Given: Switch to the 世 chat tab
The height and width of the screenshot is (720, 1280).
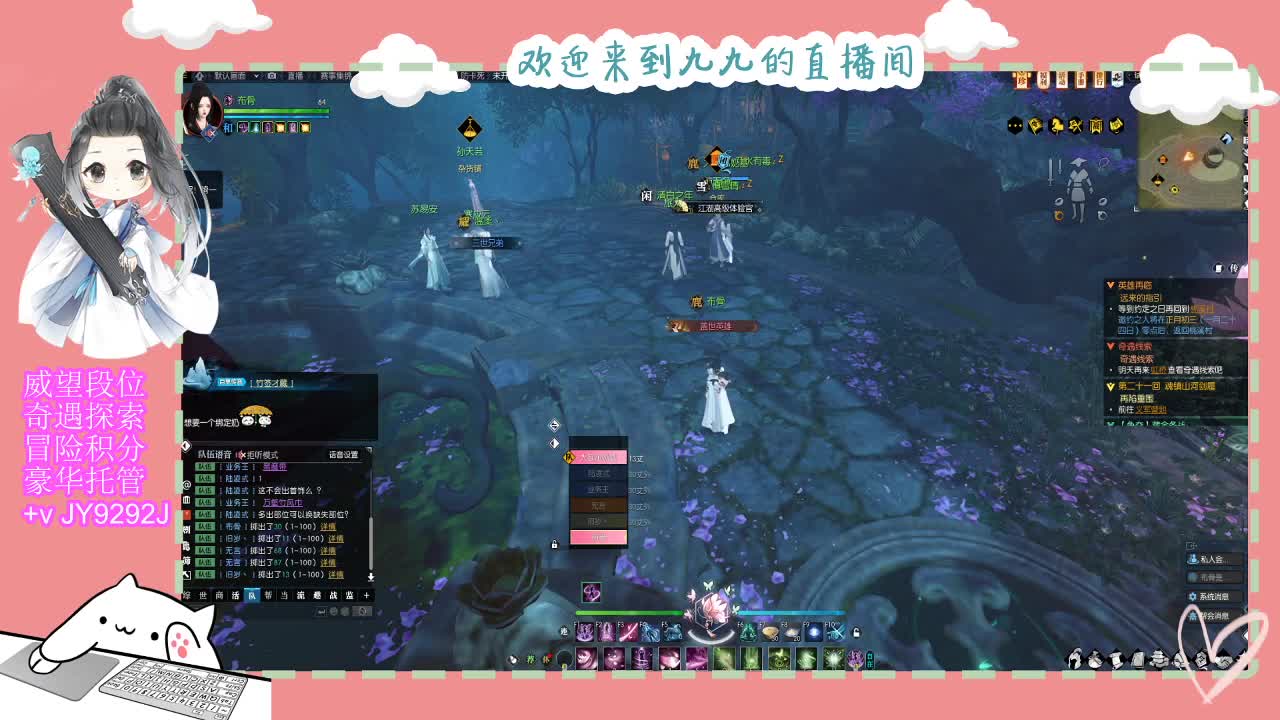Looking at the screenshot, I should [201, 594].
